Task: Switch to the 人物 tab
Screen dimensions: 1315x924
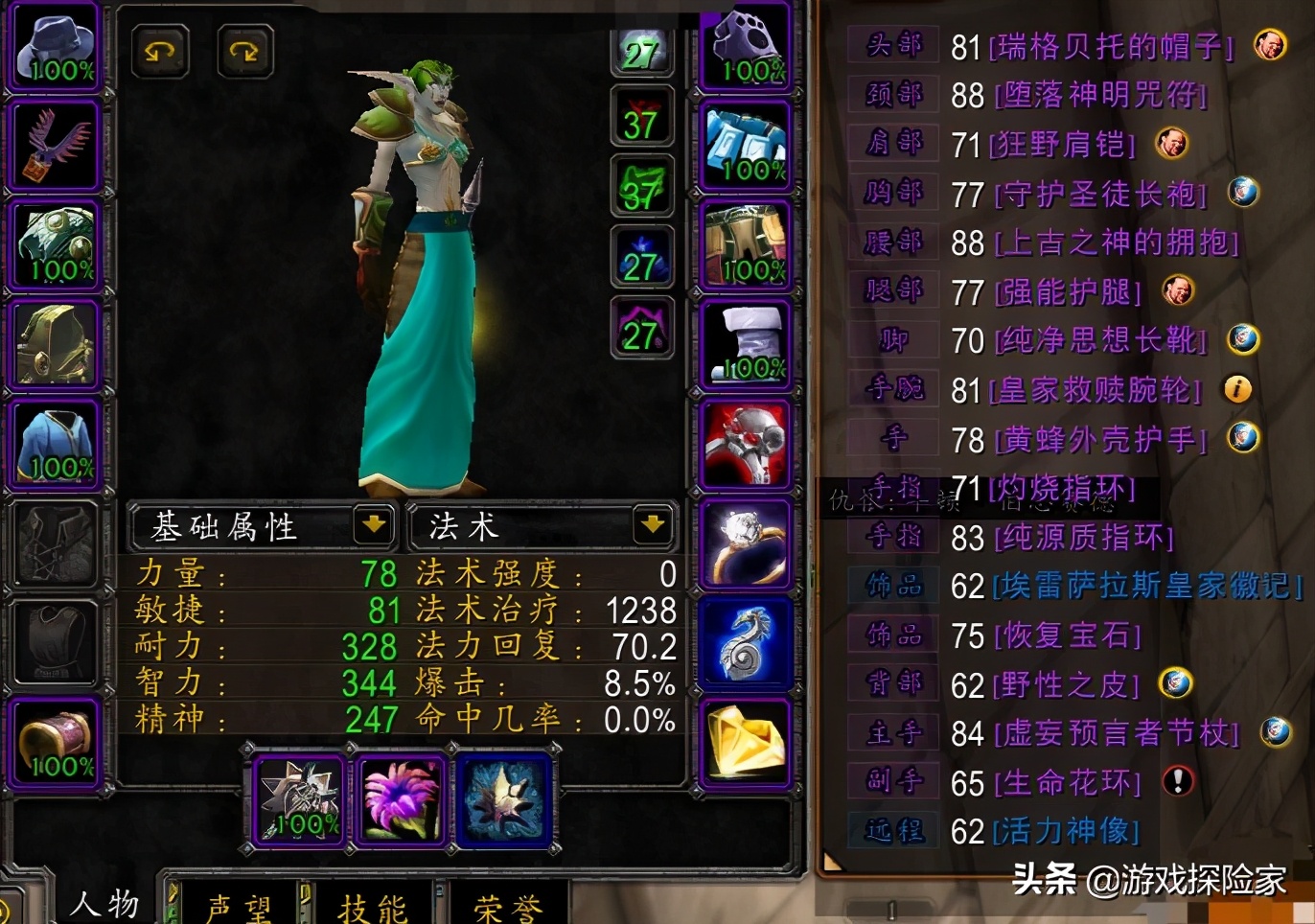Action: [104, 902]
